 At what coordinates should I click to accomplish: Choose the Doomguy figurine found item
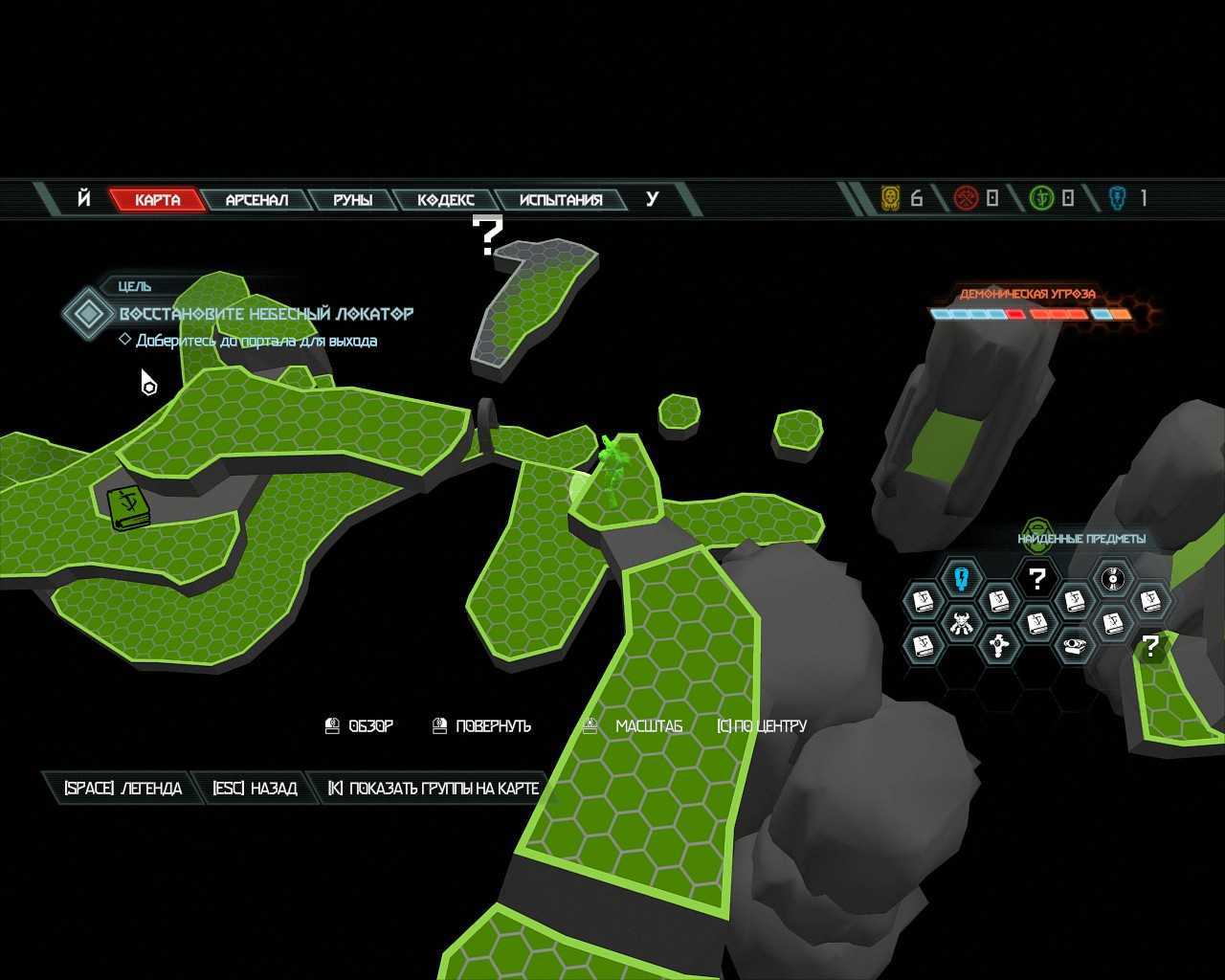(962, 624)
